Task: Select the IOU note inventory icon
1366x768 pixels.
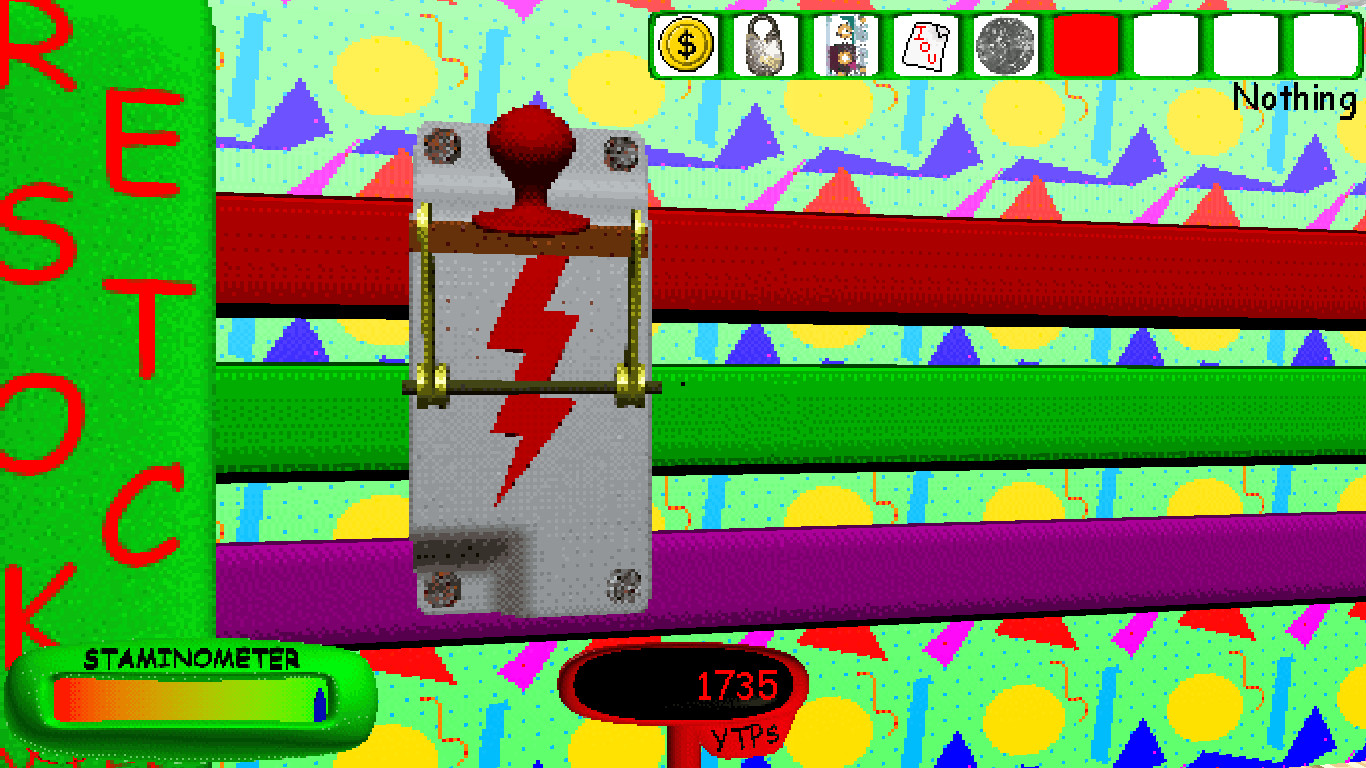Action: 925,45
